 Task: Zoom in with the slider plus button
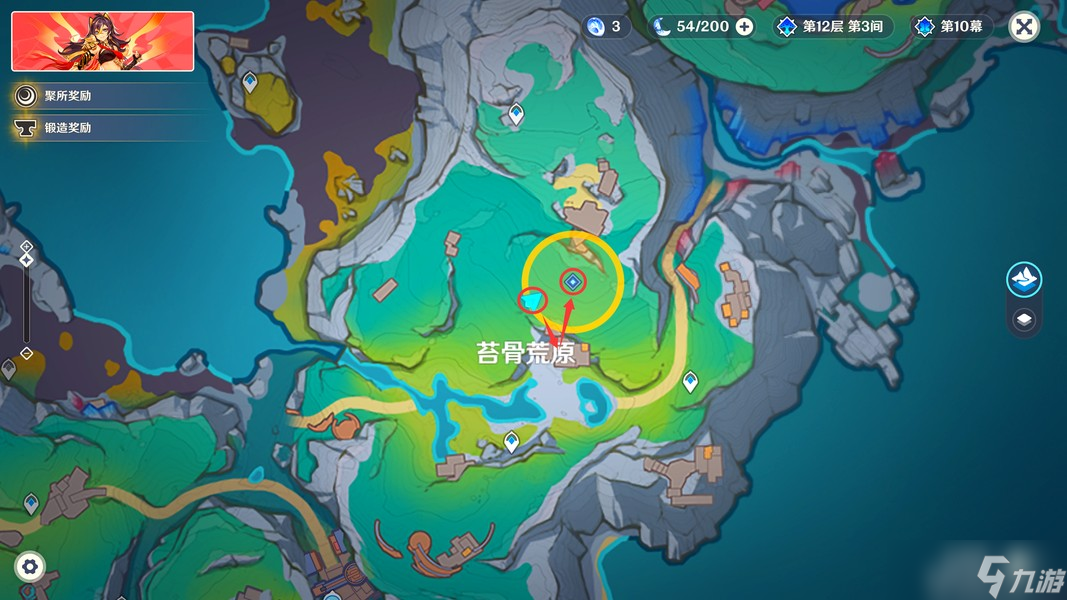27,246
